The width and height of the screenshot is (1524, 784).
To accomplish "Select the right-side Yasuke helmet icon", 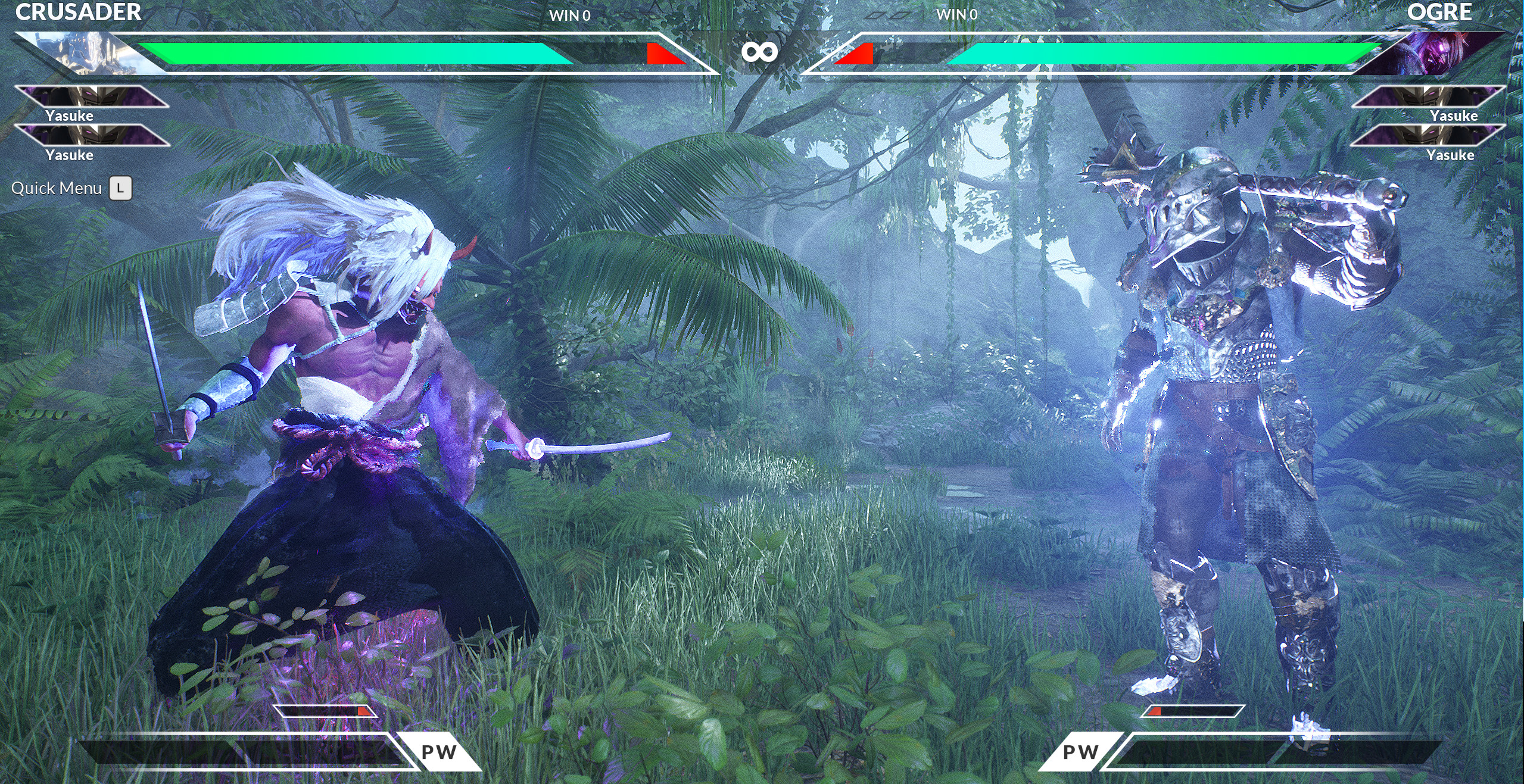I will 1429,95.
